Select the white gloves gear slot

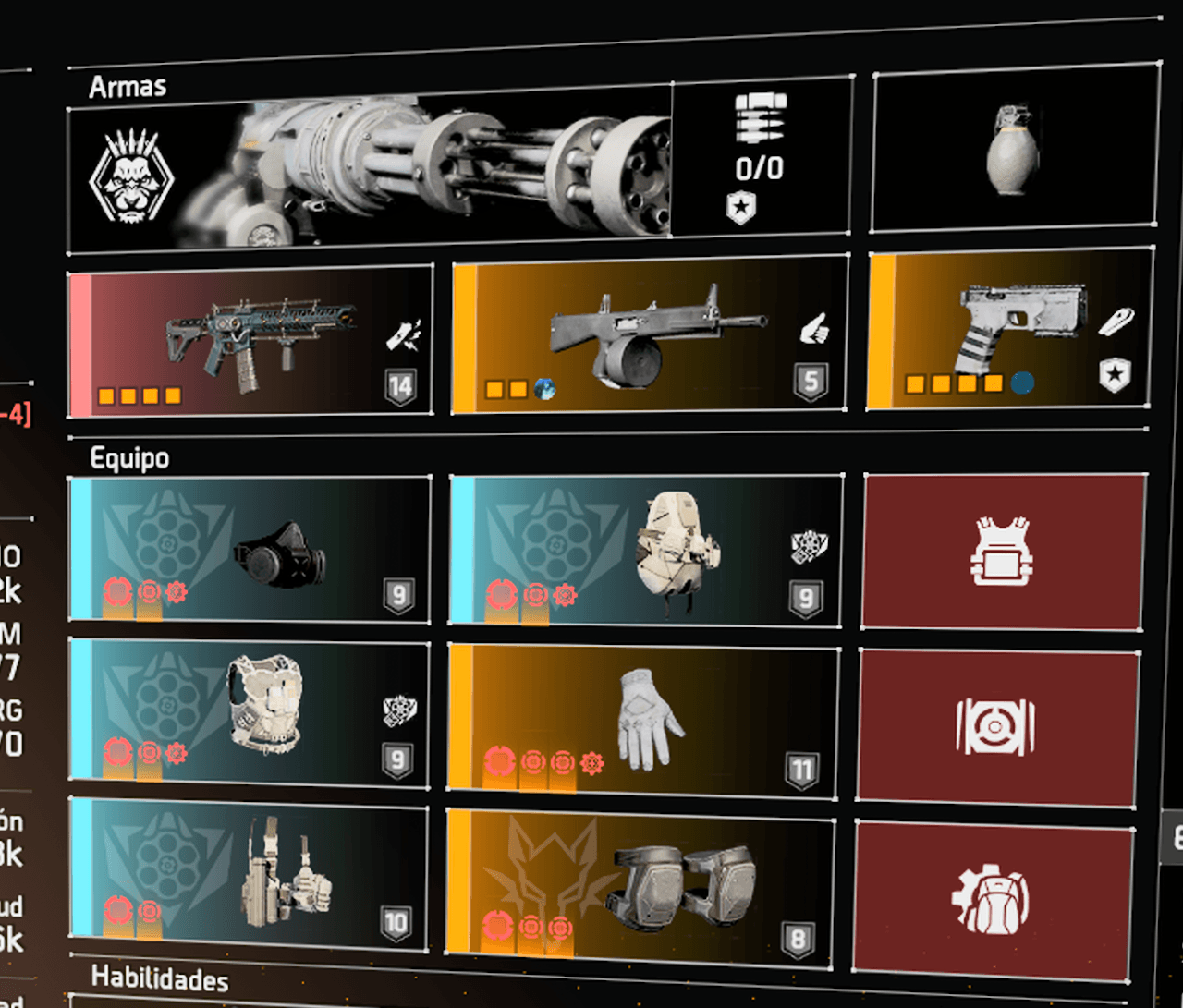[643, 719]
